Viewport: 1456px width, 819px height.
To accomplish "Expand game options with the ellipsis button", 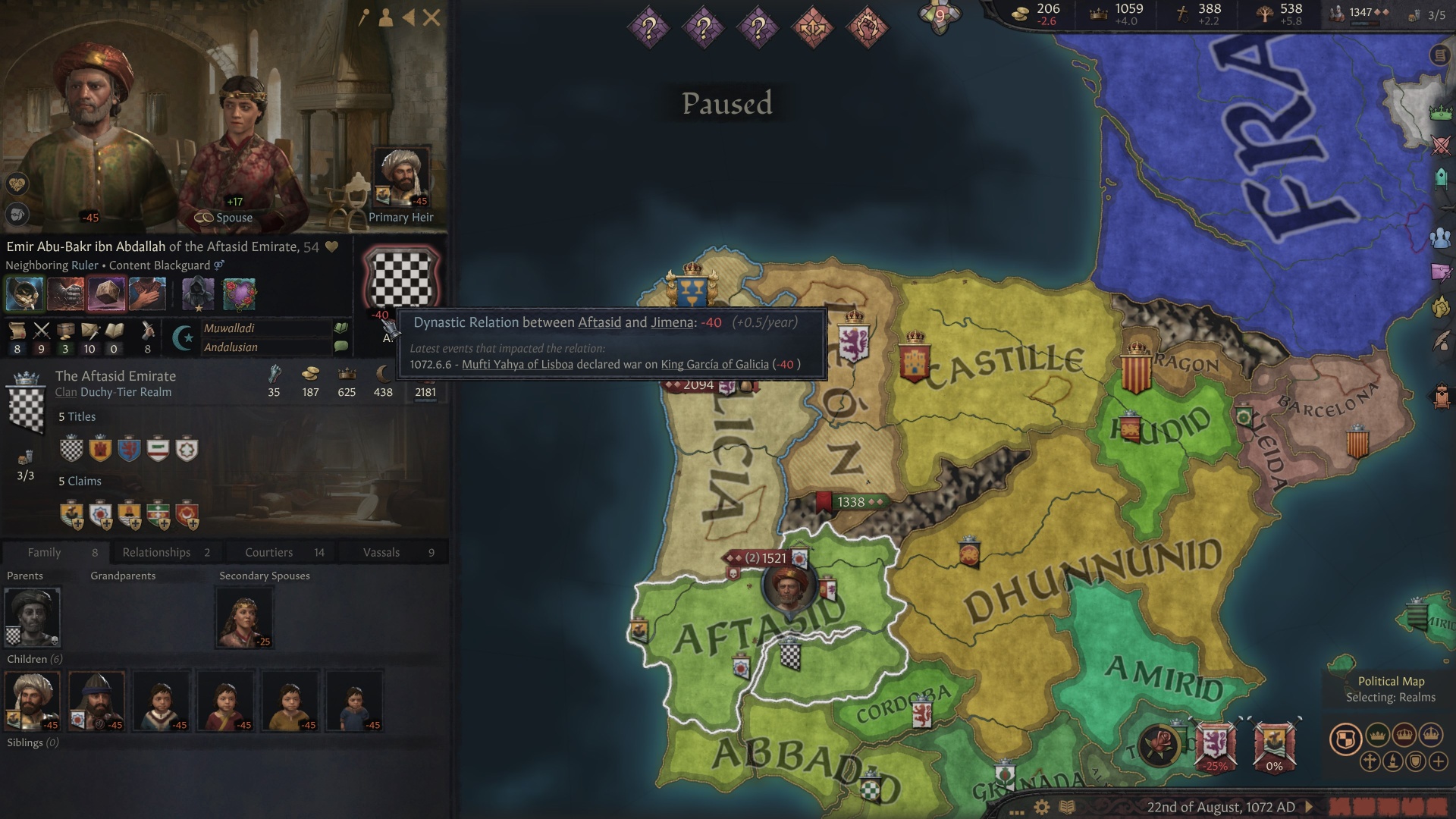I will tap(1016, 812).
